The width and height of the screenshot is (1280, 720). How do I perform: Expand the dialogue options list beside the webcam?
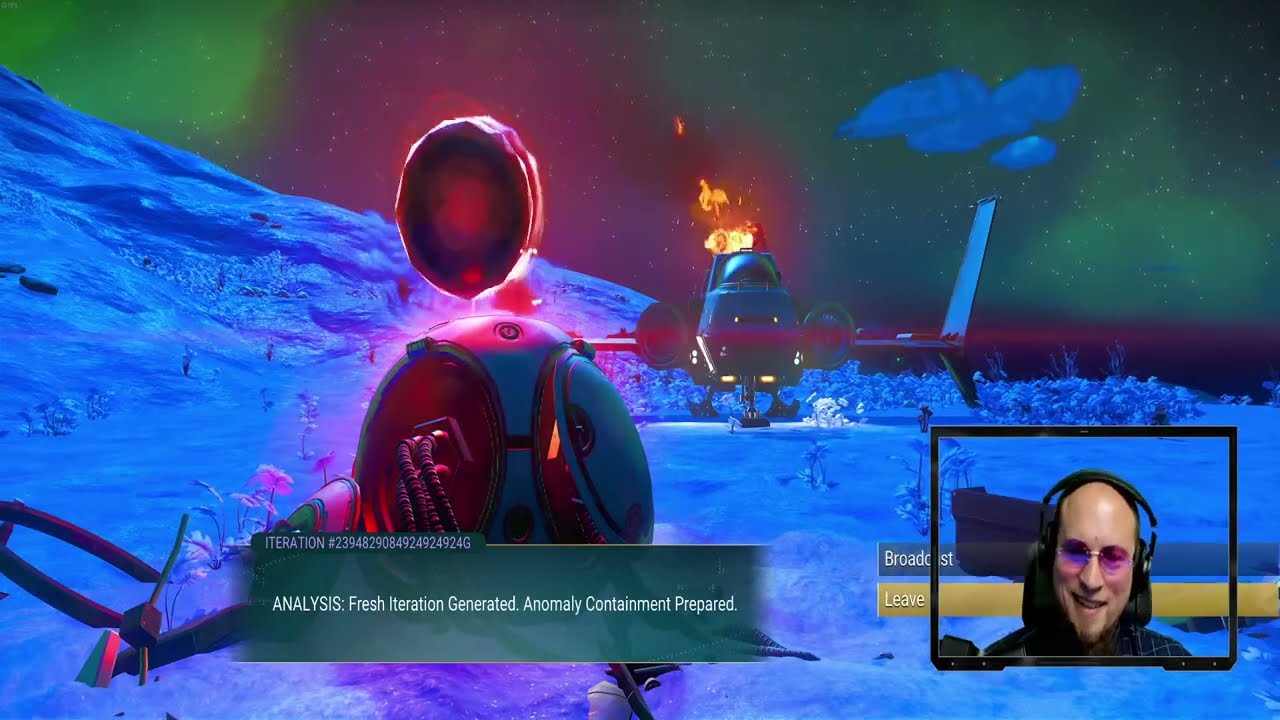point(903,580)
